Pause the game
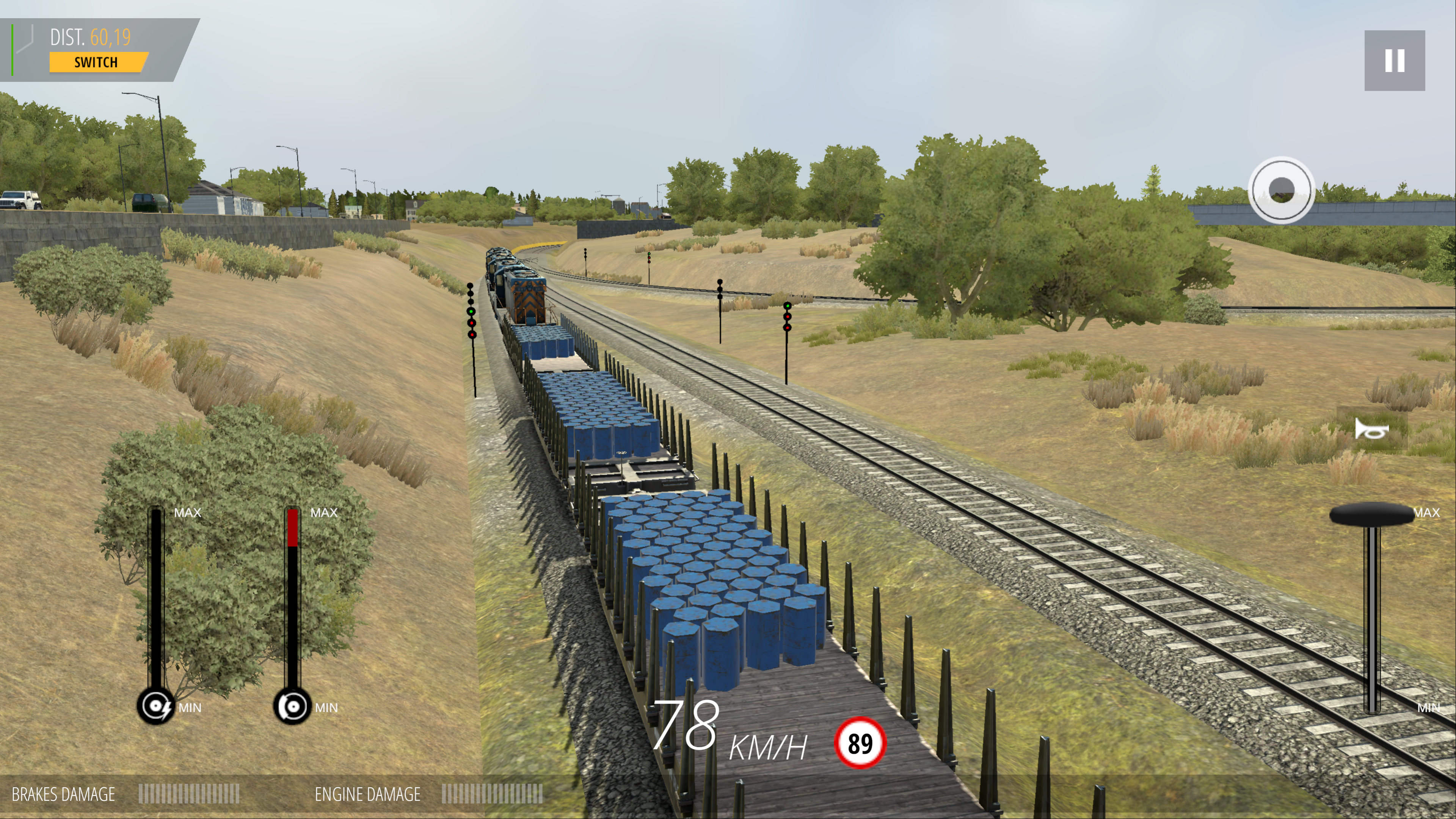This screenshot has height=819, width=1456. (1394, 61)
